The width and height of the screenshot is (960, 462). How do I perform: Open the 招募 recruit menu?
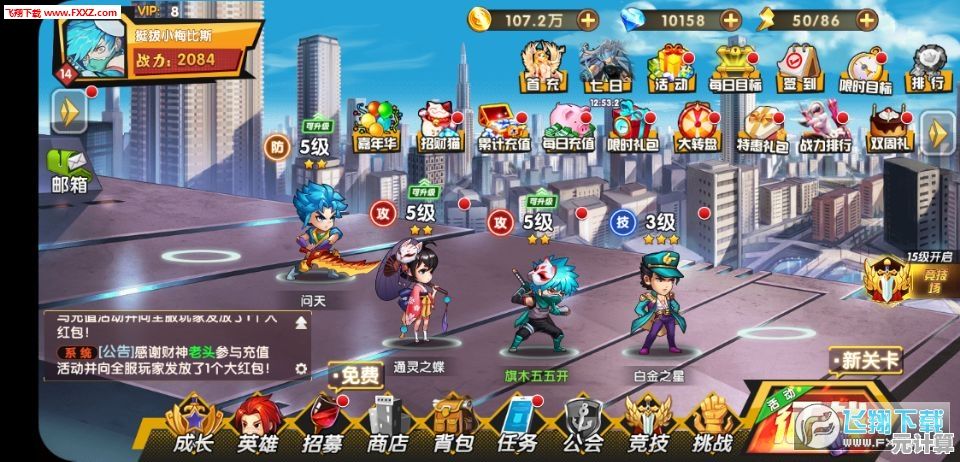tap(322, 425)
